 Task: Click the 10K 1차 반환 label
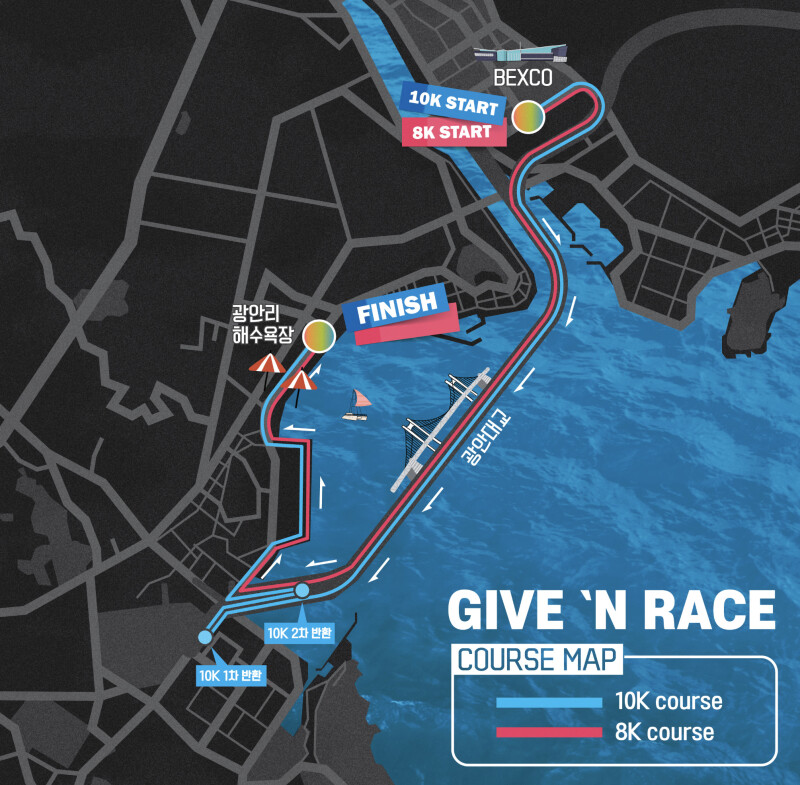[230, 675]
